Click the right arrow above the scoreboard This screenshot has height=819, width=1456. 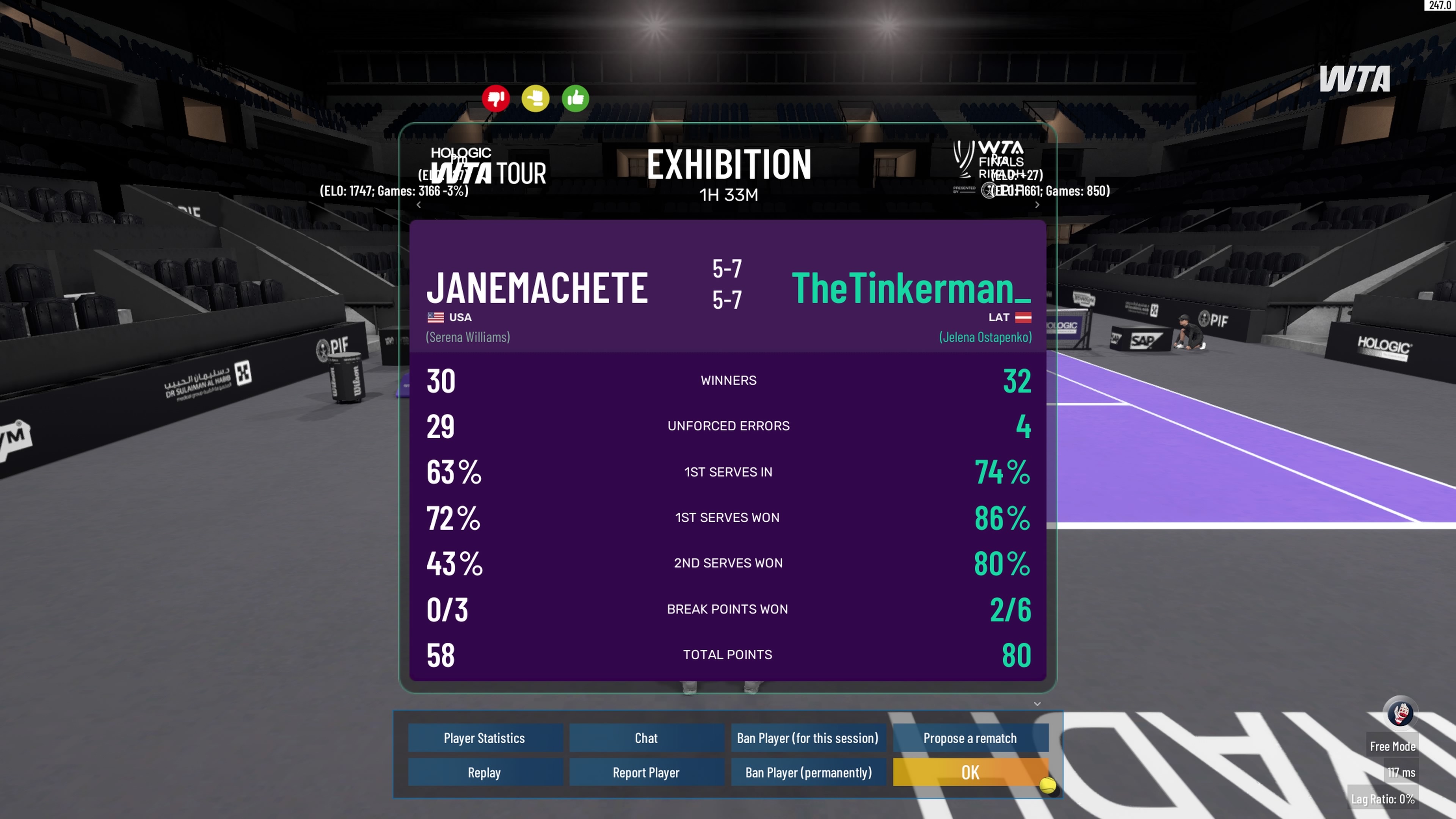click(1037, 205)
